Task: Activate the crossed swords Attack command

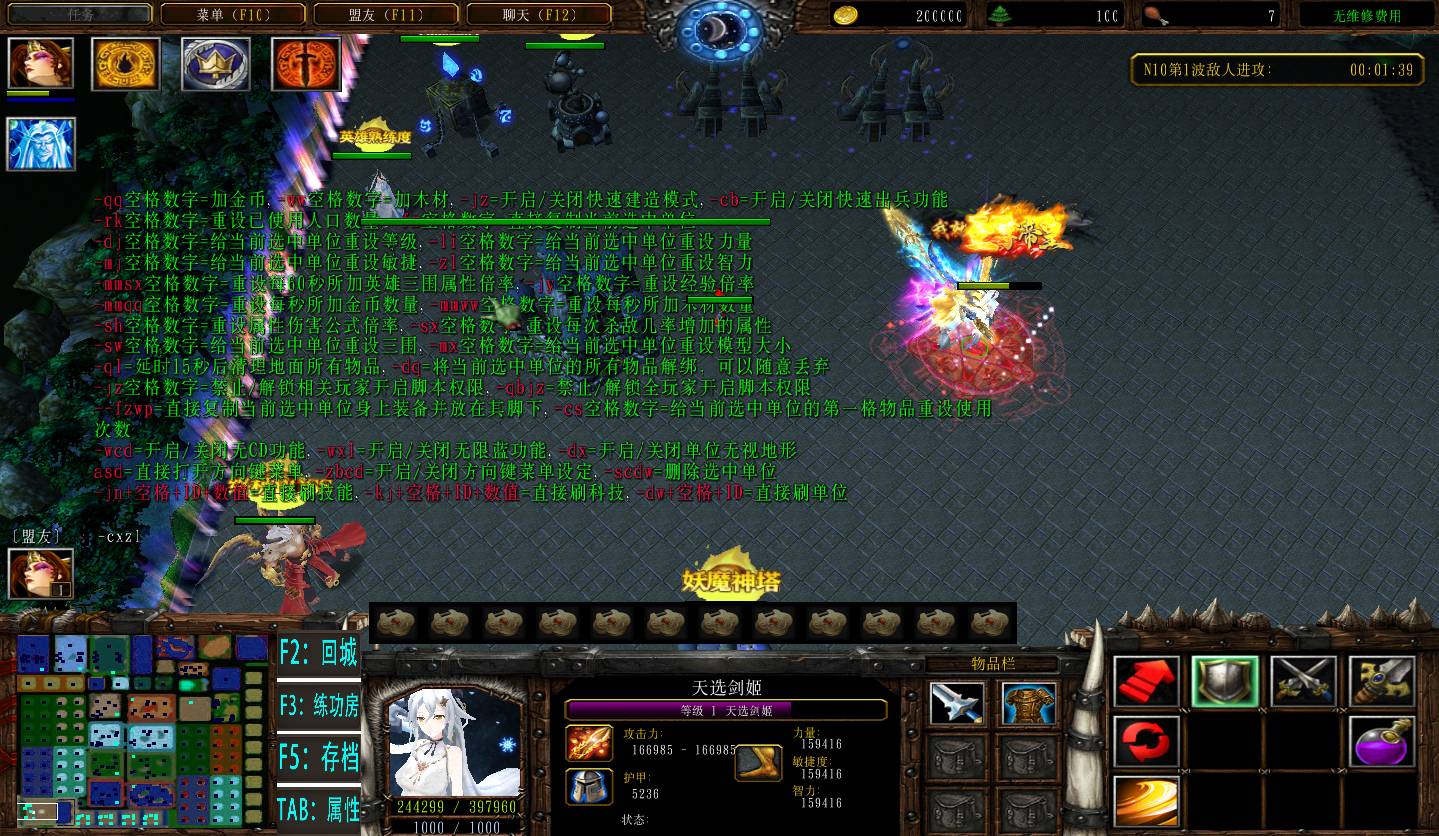Action: [x=1303, y=682]
